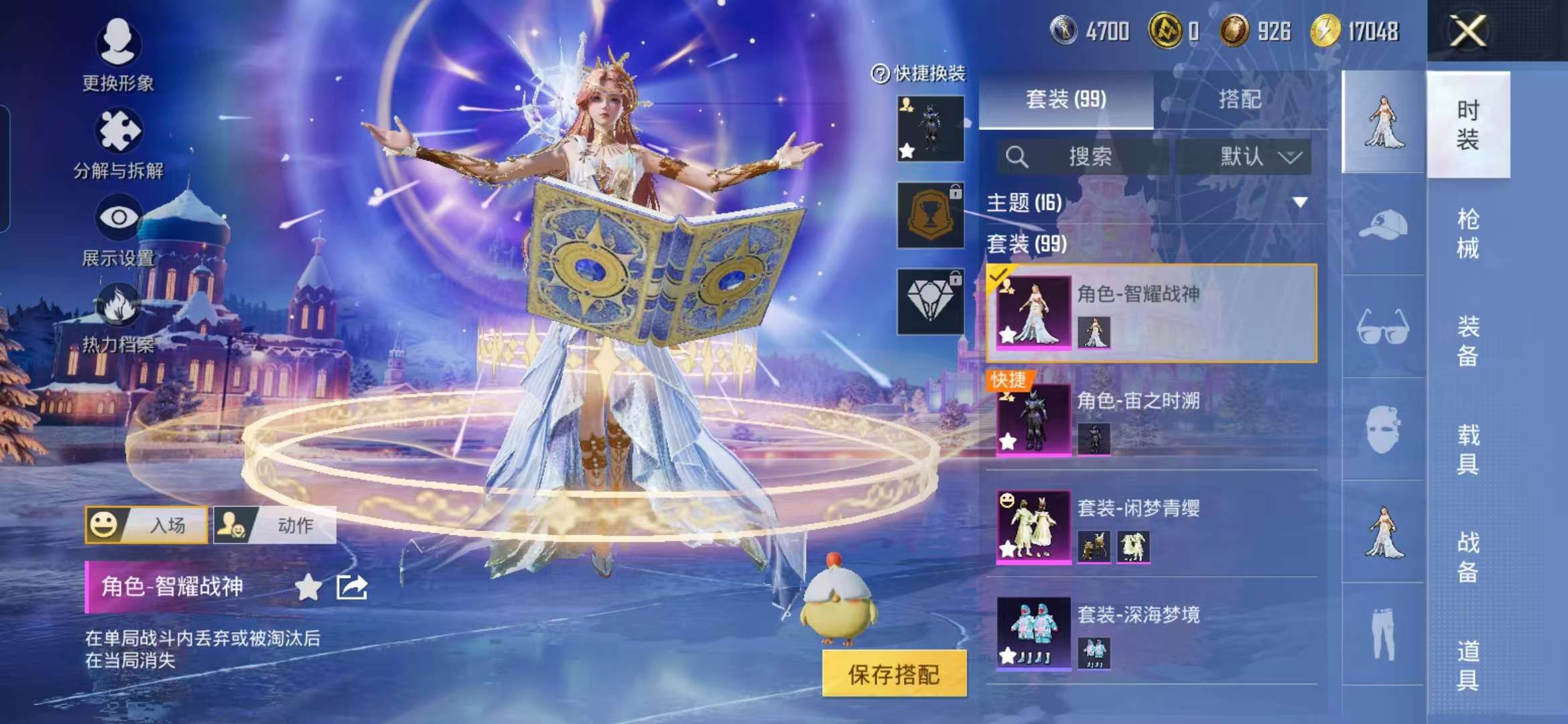
Task: Switch to the 搭配 tab
Action: 1238,99
